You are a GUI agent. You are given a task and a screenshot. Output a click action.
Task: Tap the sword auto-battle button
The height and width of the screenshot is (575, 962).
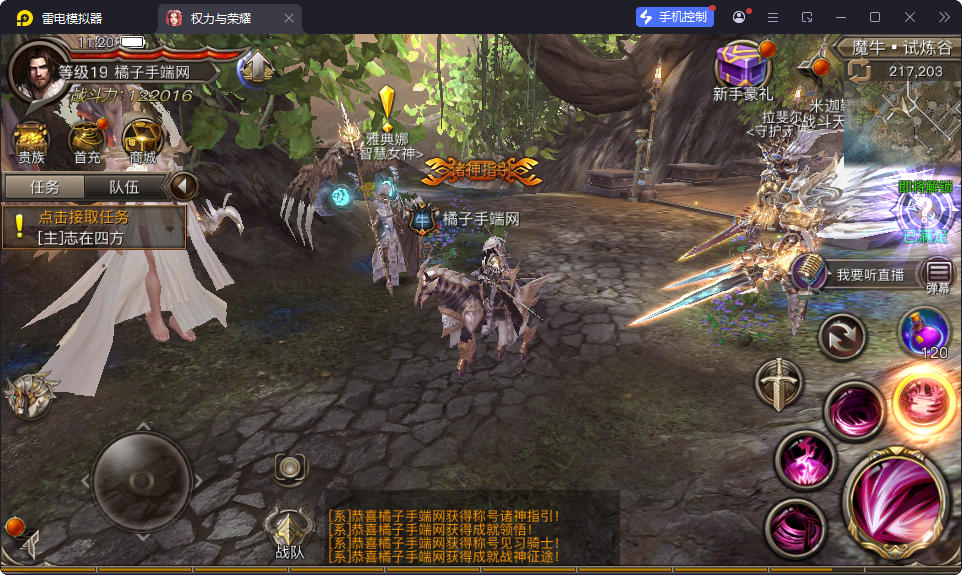click(778, 383)
